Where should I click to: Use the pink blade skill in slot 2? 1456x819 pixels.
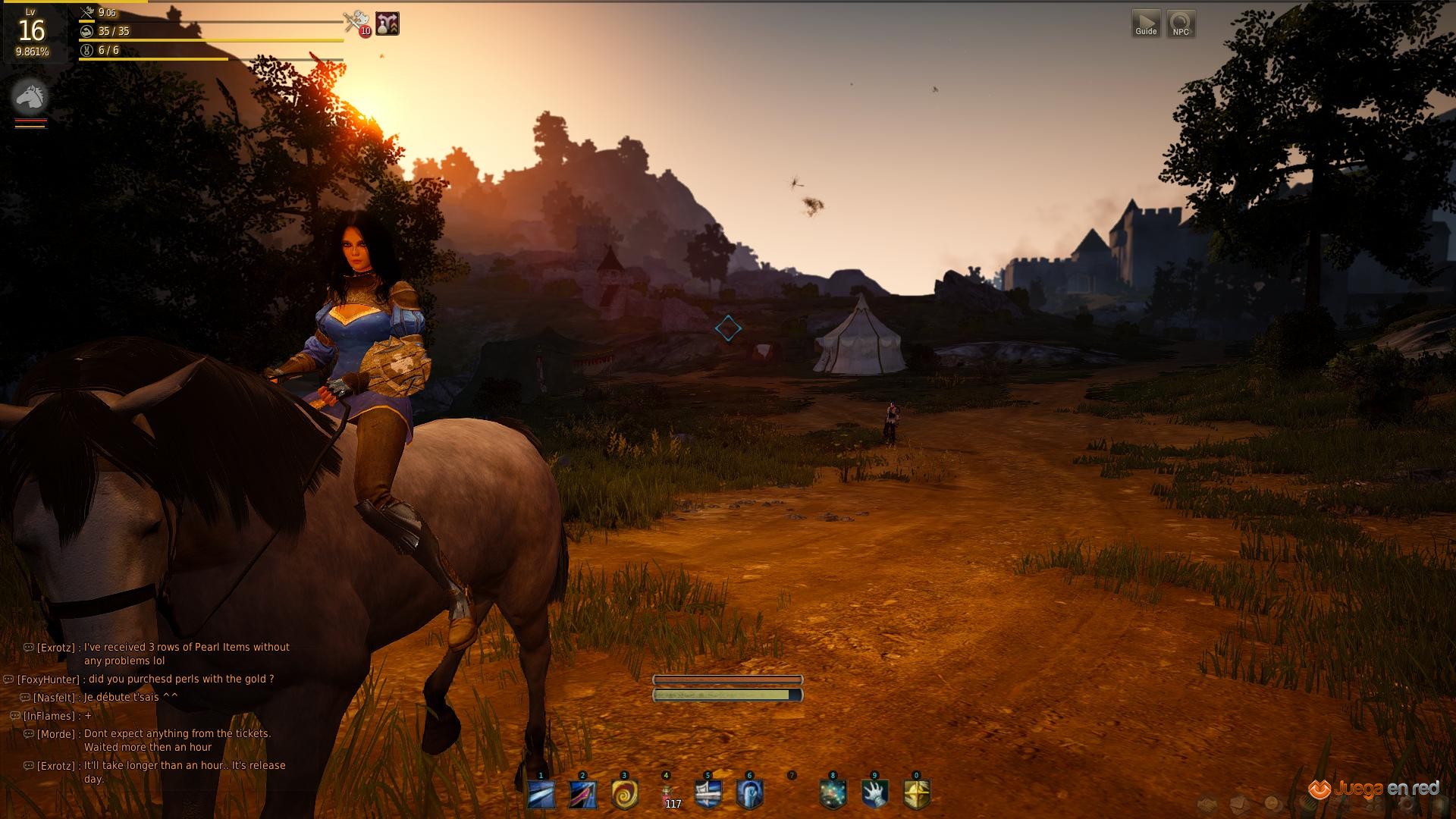pos(582,795)
